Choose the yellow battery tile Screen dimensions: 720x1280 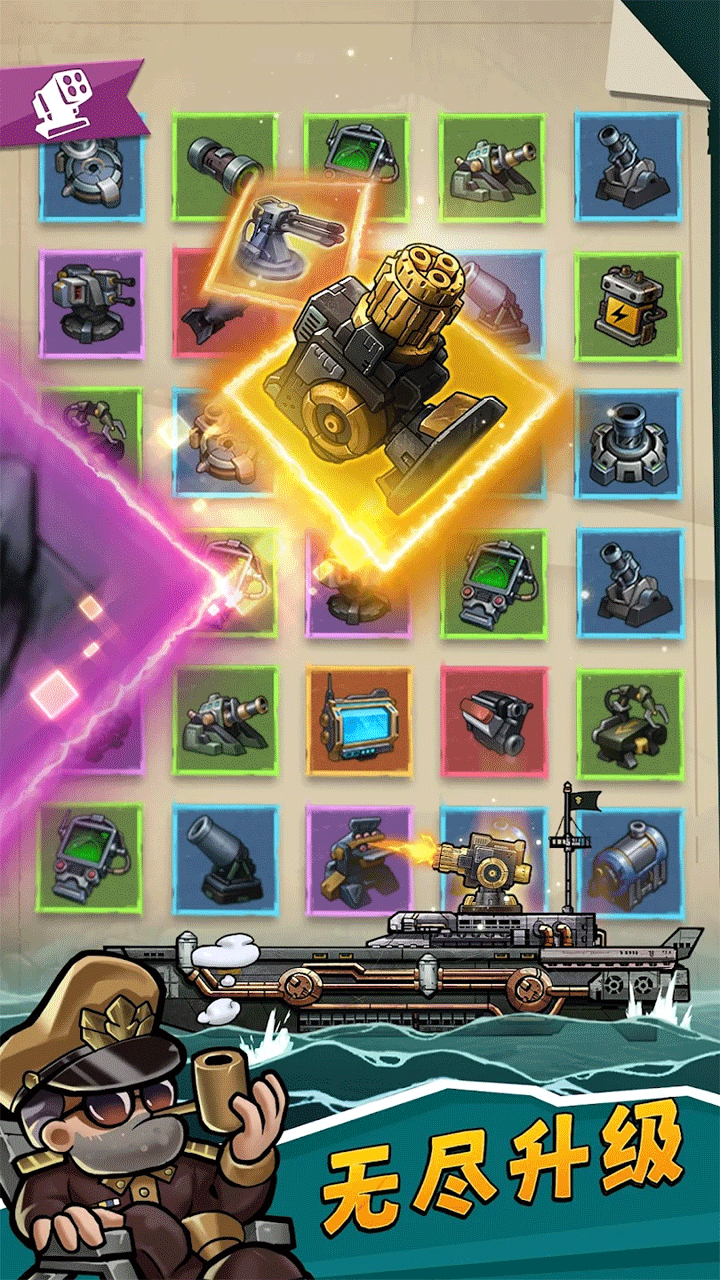click(x=627, y=307)
